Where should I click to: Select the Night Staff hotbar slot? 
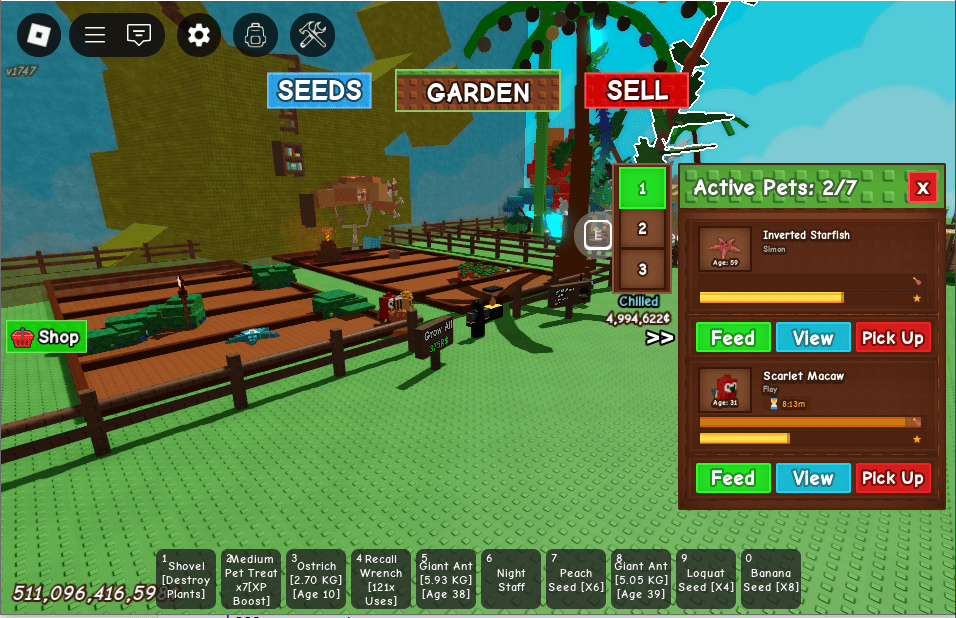(x=511, y=579)
